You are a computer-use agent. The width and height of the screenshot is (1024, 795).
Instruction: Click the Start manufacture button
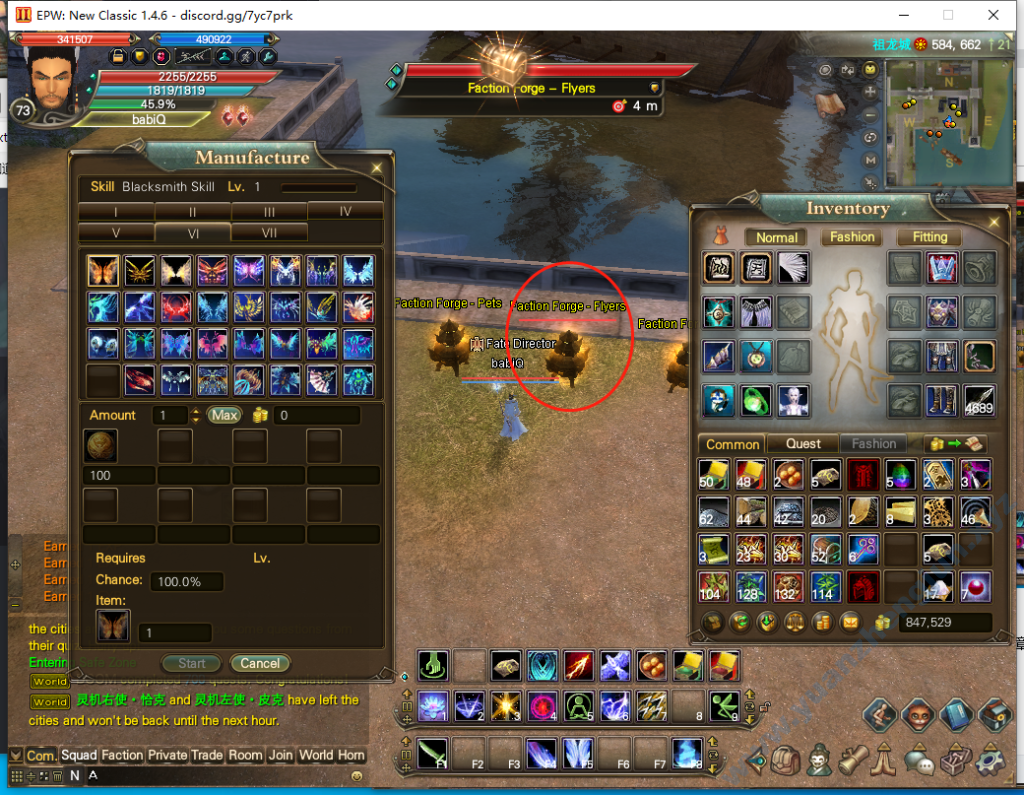(192, 663)
